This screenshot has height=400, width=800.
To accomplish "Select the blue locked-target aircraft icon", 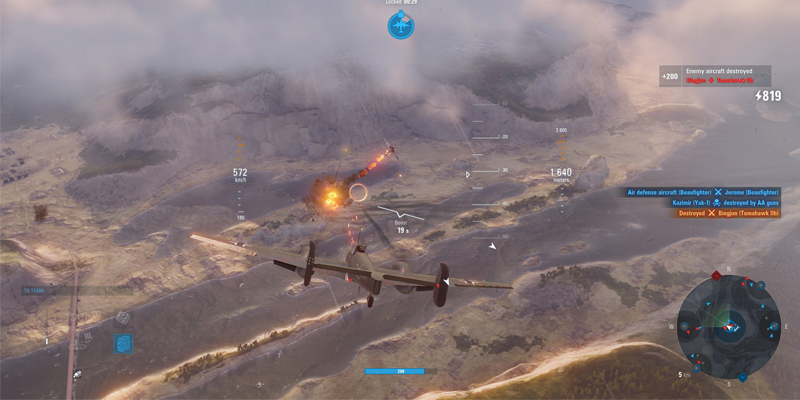I will 400,26.
